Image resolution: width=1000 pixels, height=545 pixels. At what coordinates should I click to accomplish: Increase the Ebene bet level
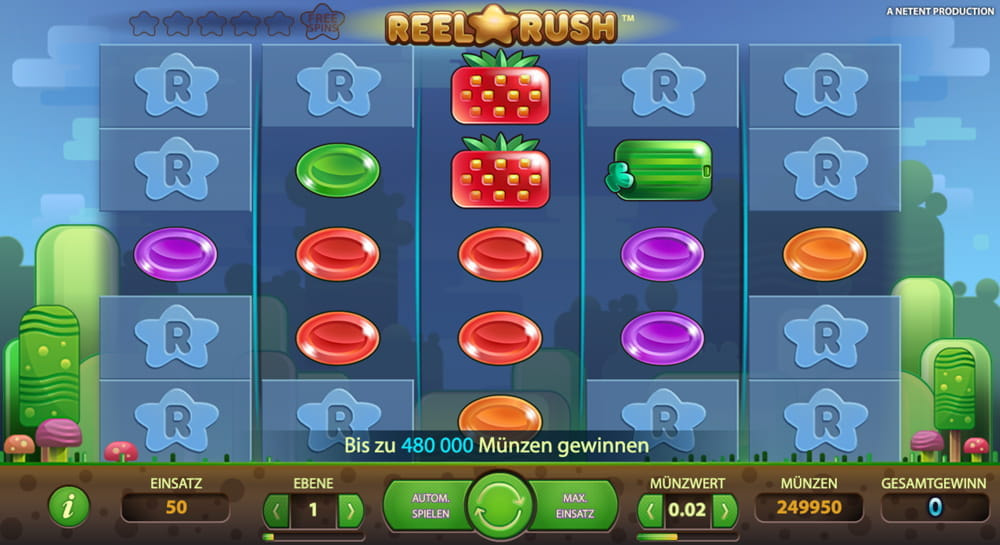tap(350, 510)
